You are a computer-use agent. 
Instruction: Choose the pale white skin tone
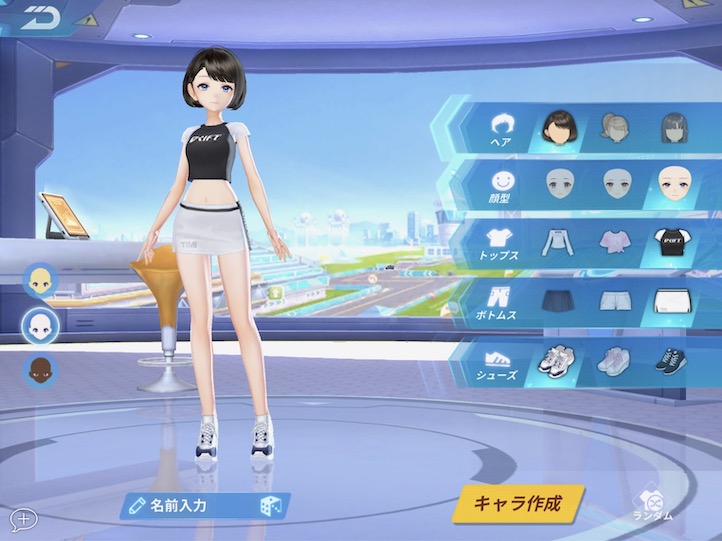[x=41, y=325]
